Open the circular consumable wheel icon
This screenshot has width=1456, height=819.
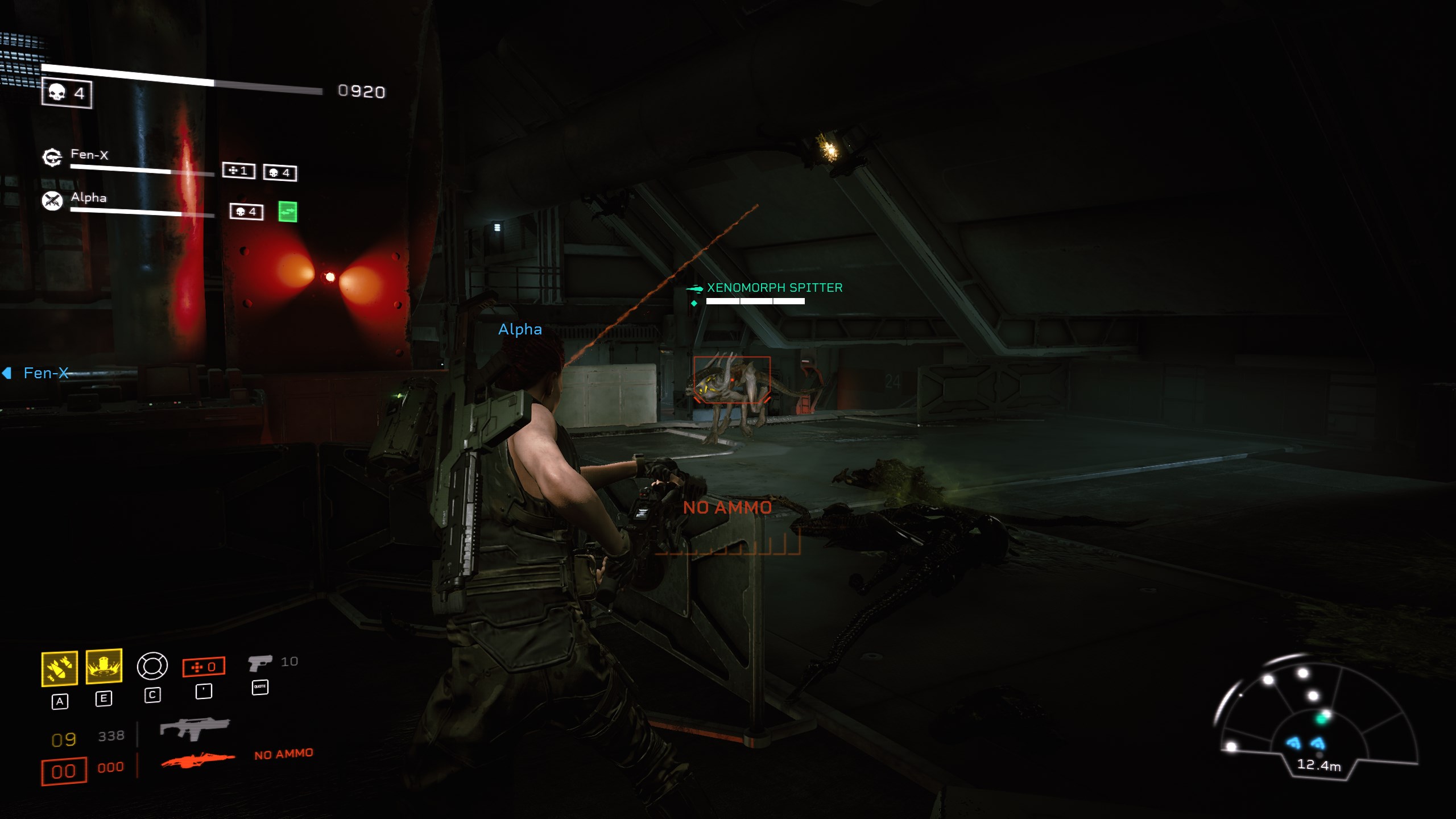tap(152, 666)
